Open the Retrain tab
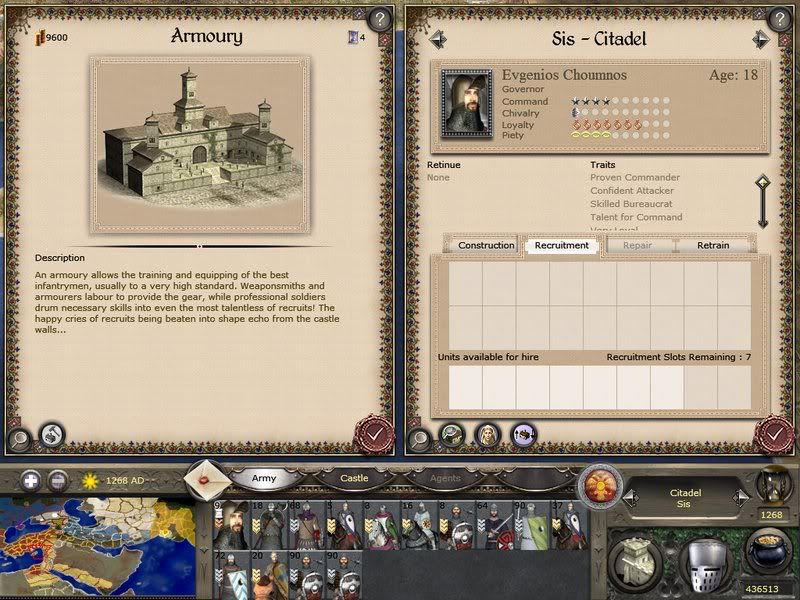Screen dimensions: 800x600 point(713,245)
